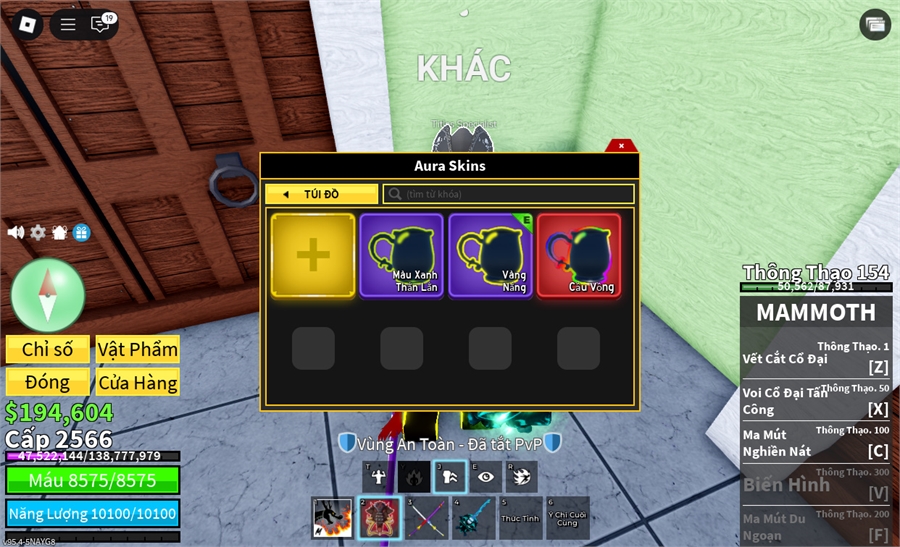Go back to Túi Đồ inventory
900x547 pixels.
coord(321,194)
